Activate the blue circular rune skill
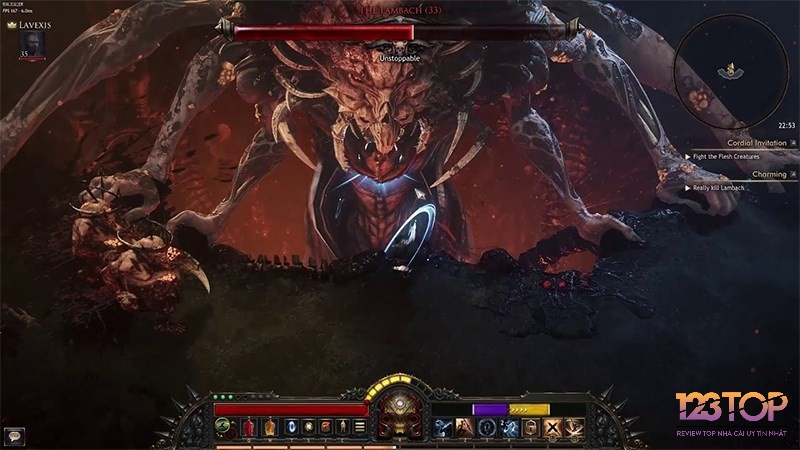Screen dimensions: 800x450 487,428
